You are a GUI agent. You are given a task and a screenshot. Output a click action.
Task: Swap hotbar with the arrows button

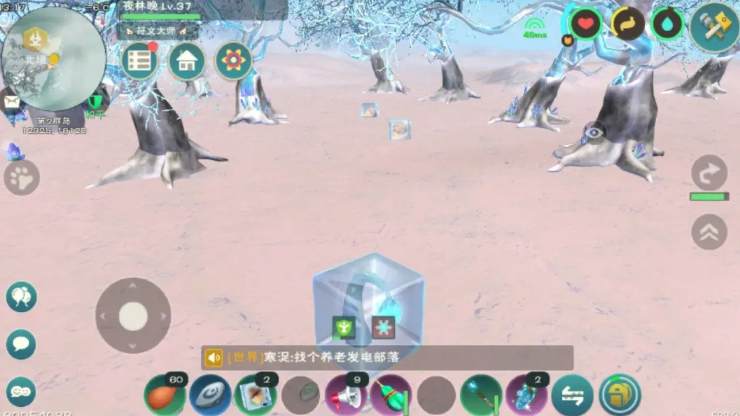[x=572, y=395]
